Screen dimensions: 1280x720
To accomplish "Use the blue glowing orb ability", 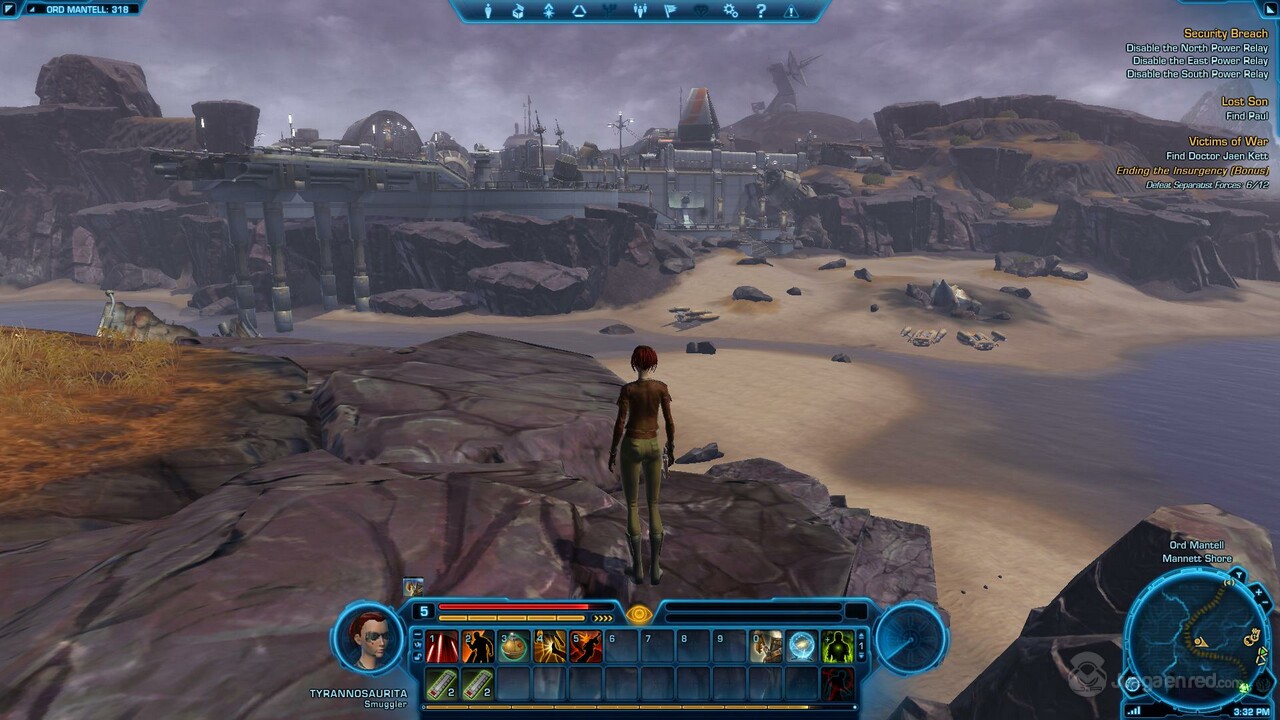I will click(x=802, y=646).
